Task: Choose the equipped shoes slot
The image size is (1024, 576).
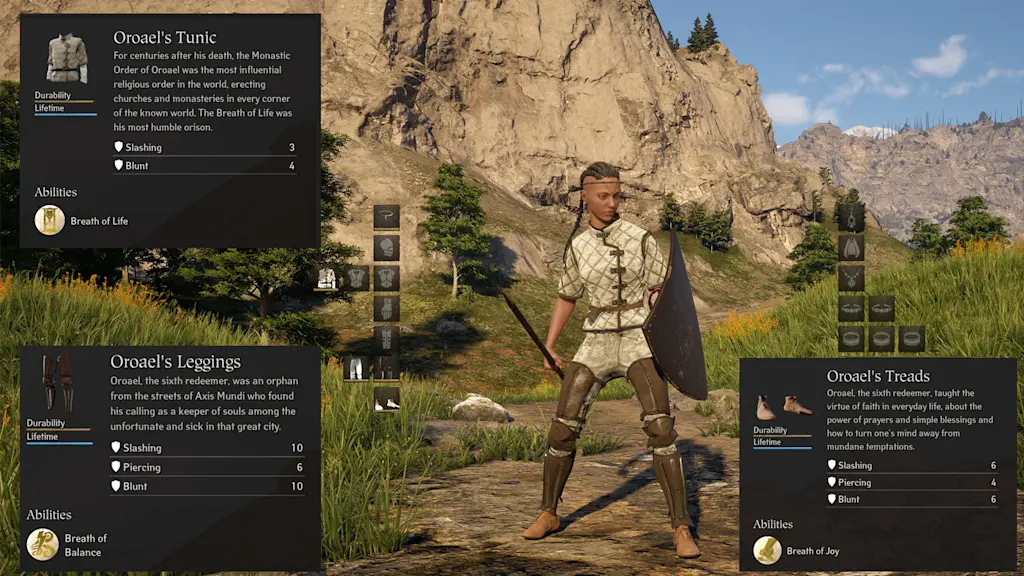Action: coord(386,401)
